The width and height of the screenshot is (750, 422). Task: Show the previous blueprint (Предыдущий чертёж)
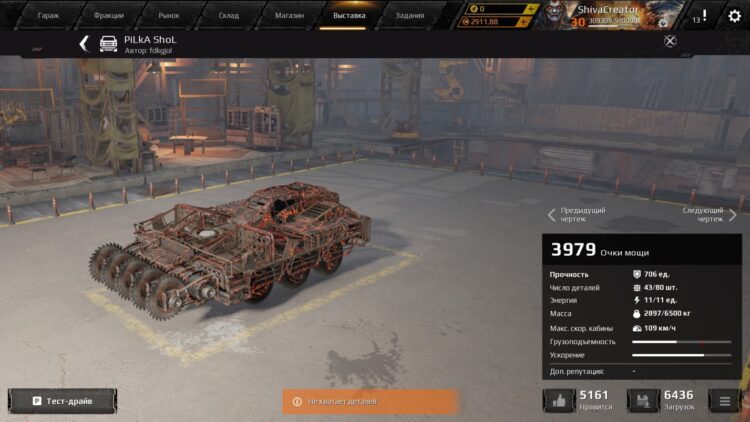click(x=576, y=214)
